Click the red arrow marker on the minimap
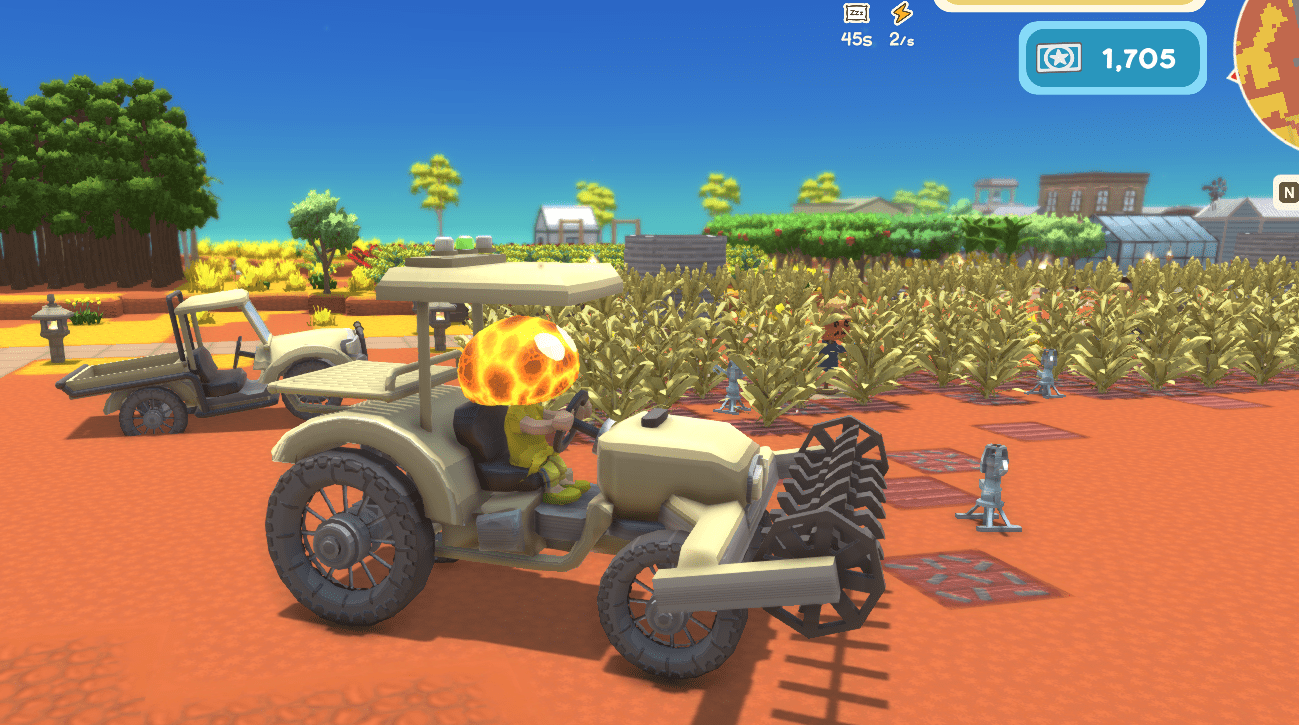 point(1234,76)
